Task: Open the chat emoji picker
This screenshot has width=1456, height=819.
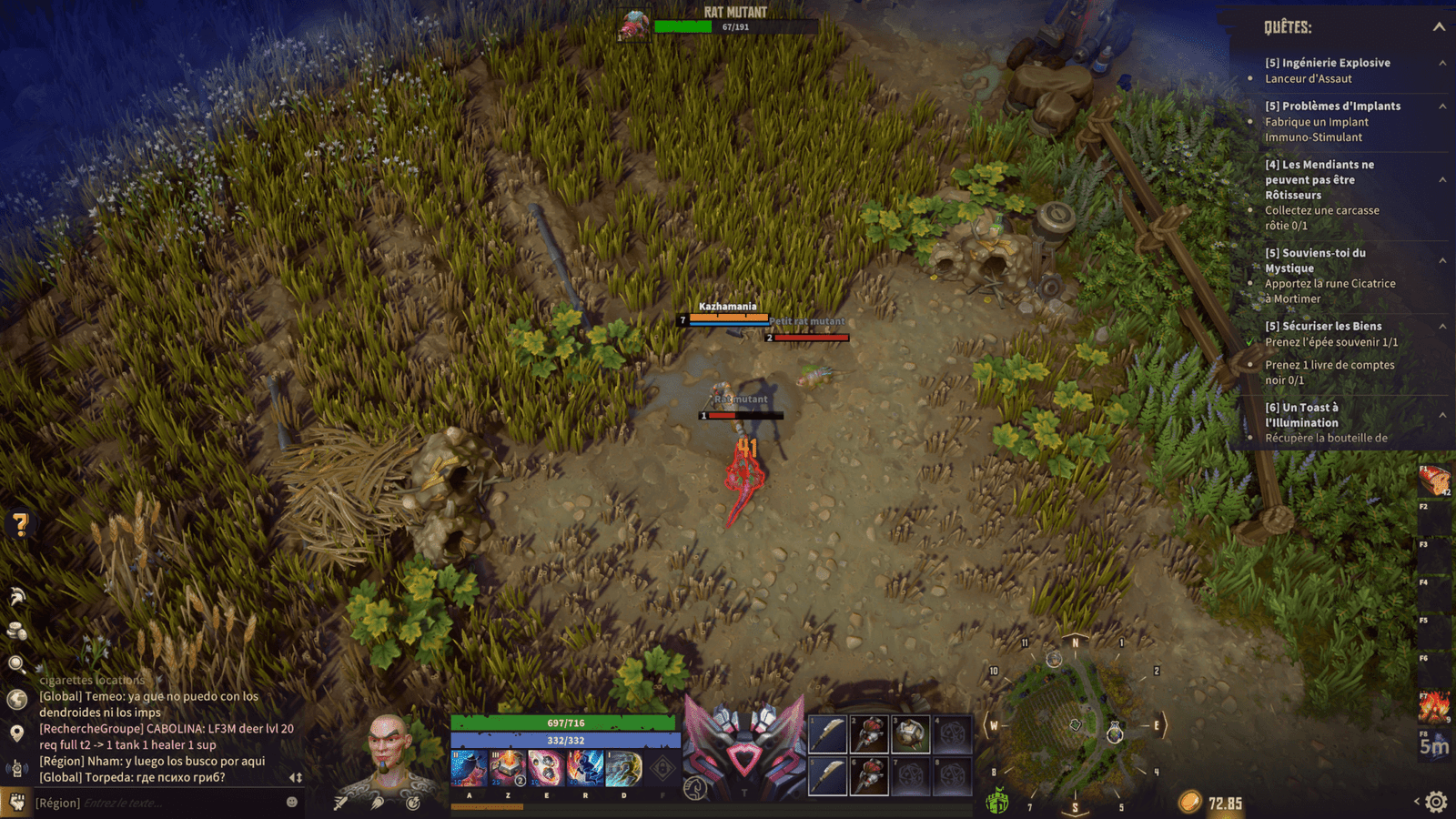Action: click(292, 802)
